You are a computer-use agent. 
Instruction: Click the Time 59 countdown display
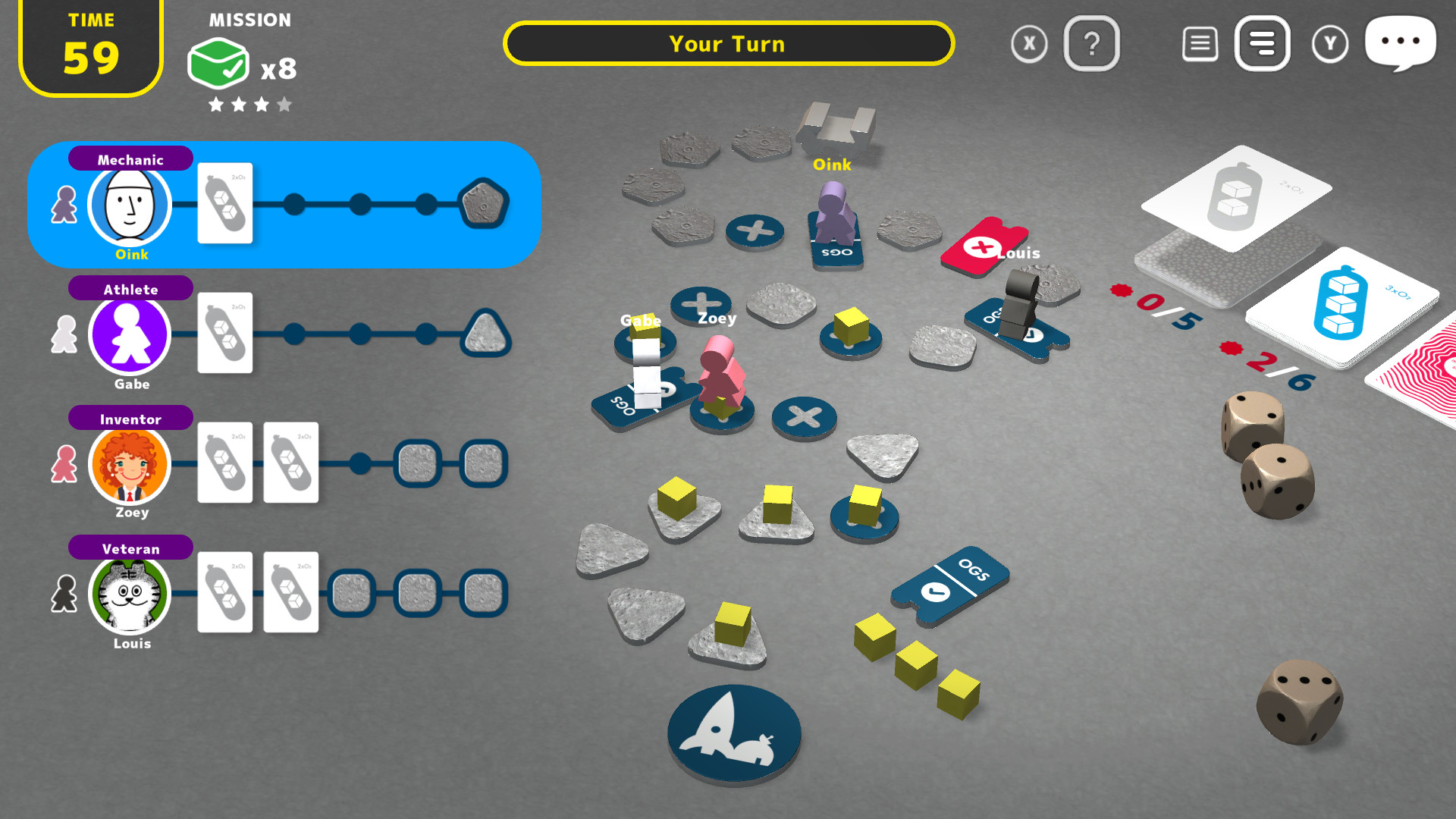click(91, 48)
